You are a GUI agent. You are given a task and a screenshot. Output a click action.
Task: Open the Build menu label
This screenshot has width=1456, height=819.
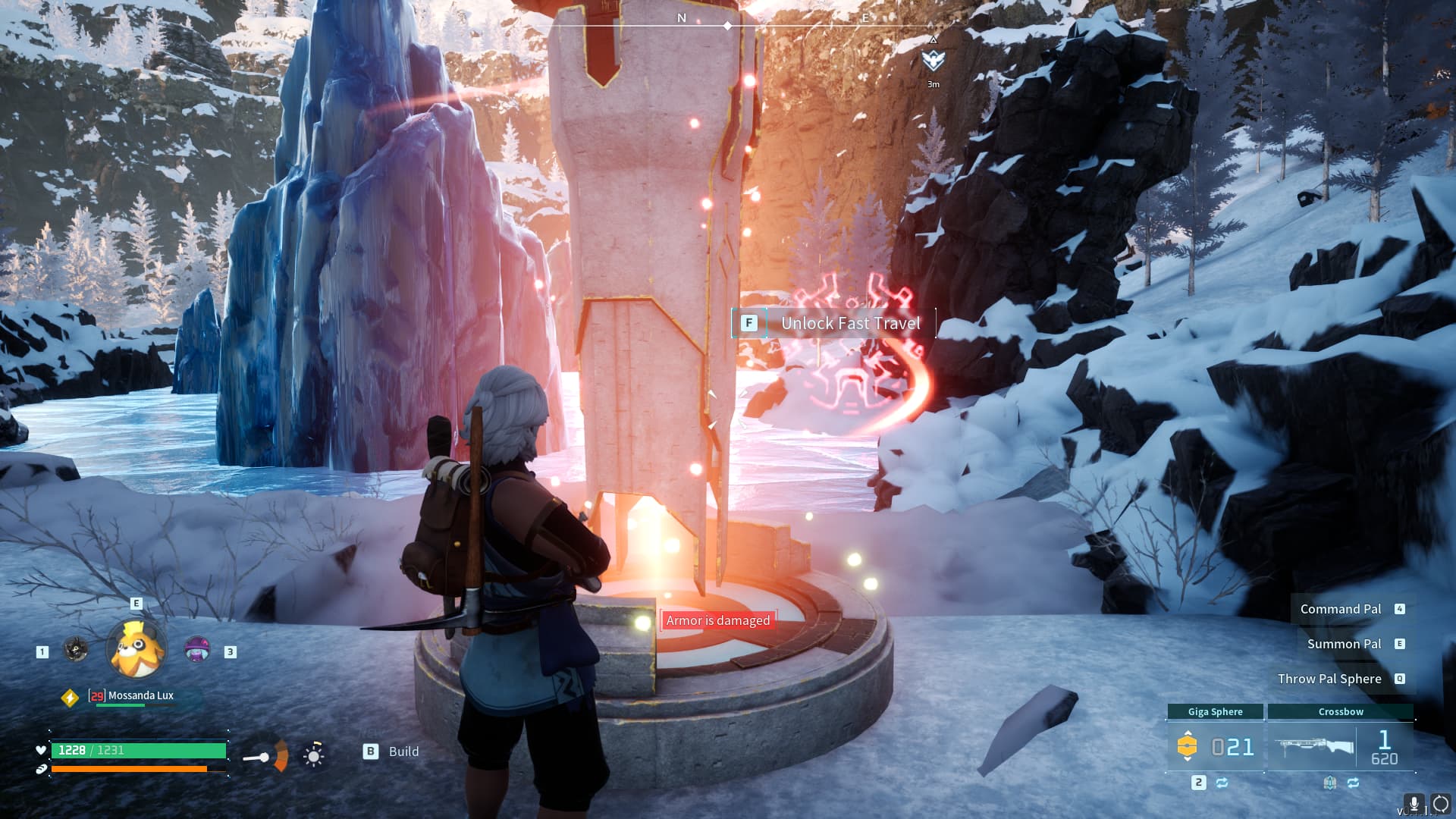point(403,752)
